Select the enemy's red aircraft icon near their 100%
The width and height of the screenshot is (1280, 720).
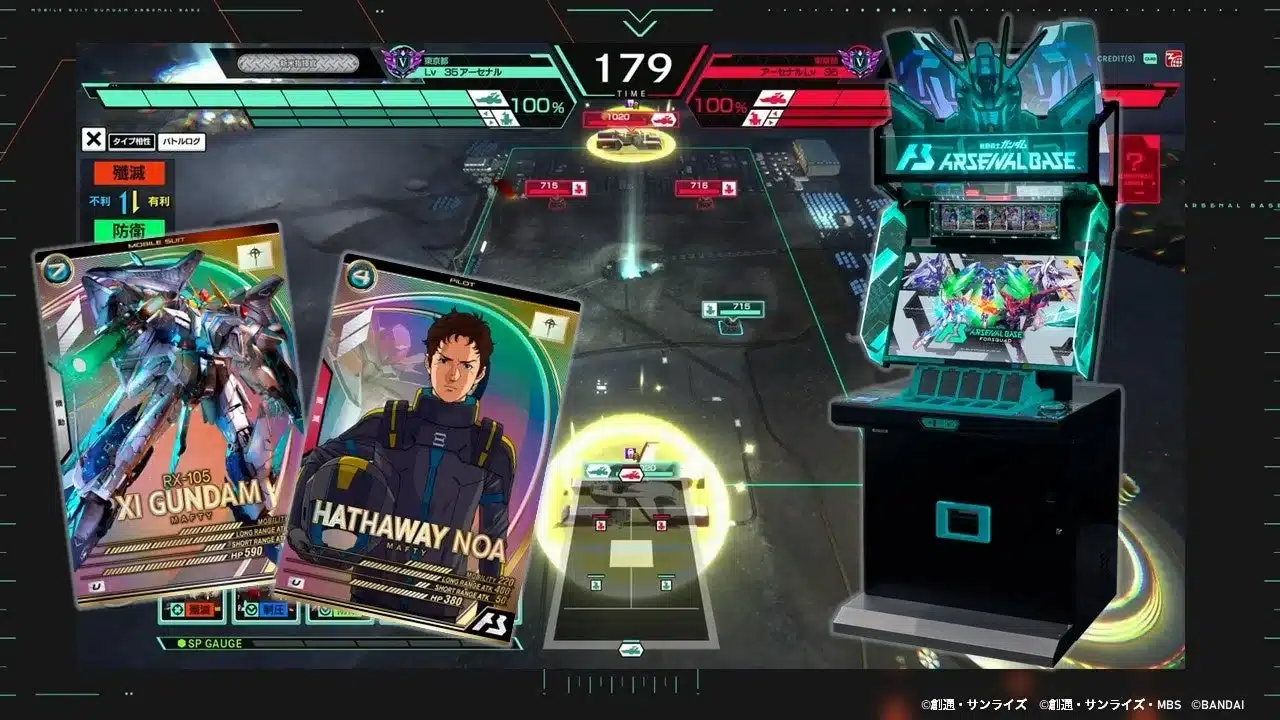tap(772, 99)
